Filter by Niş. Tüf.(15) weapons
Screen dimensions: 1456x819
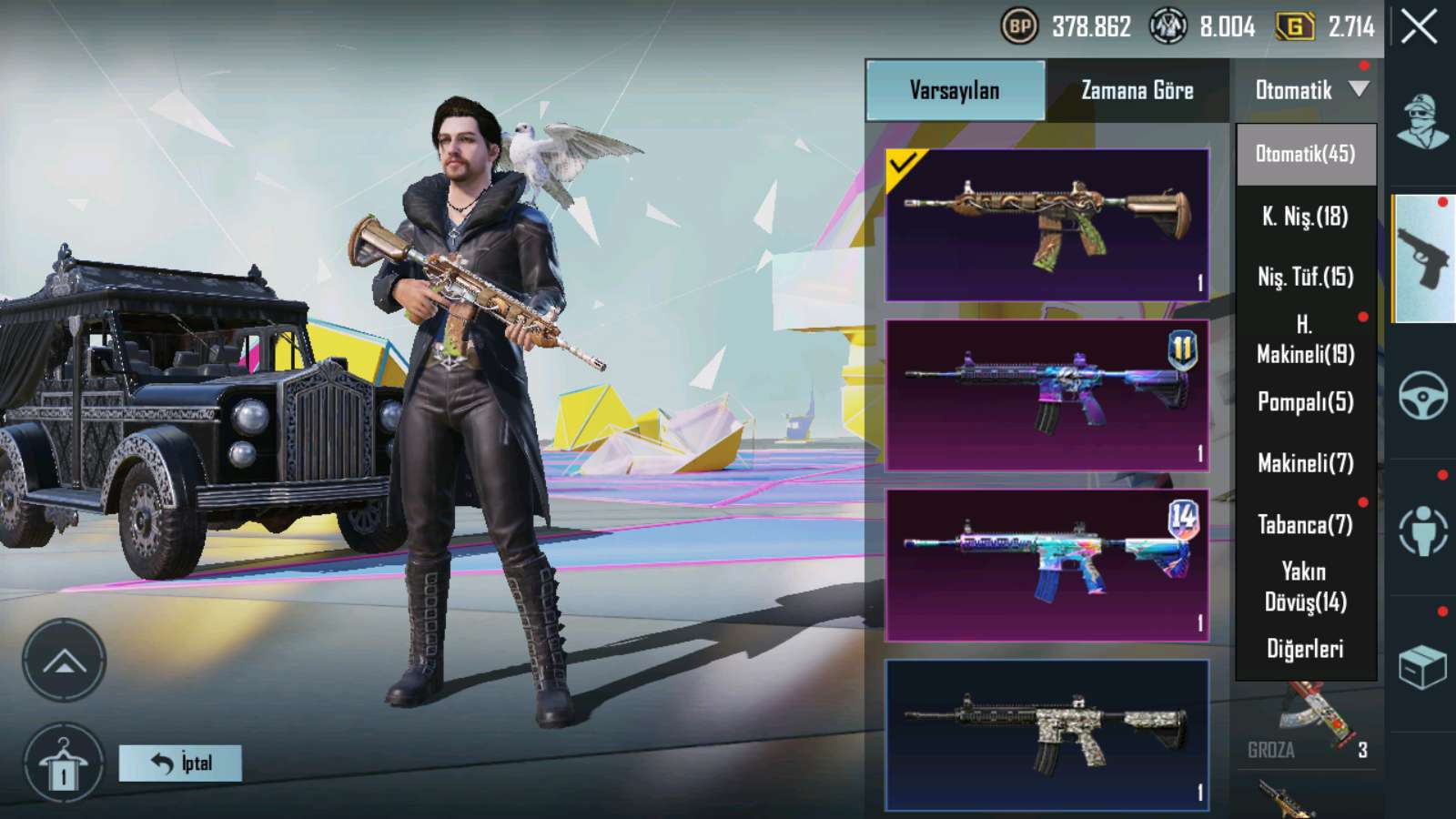[1305, 277]
